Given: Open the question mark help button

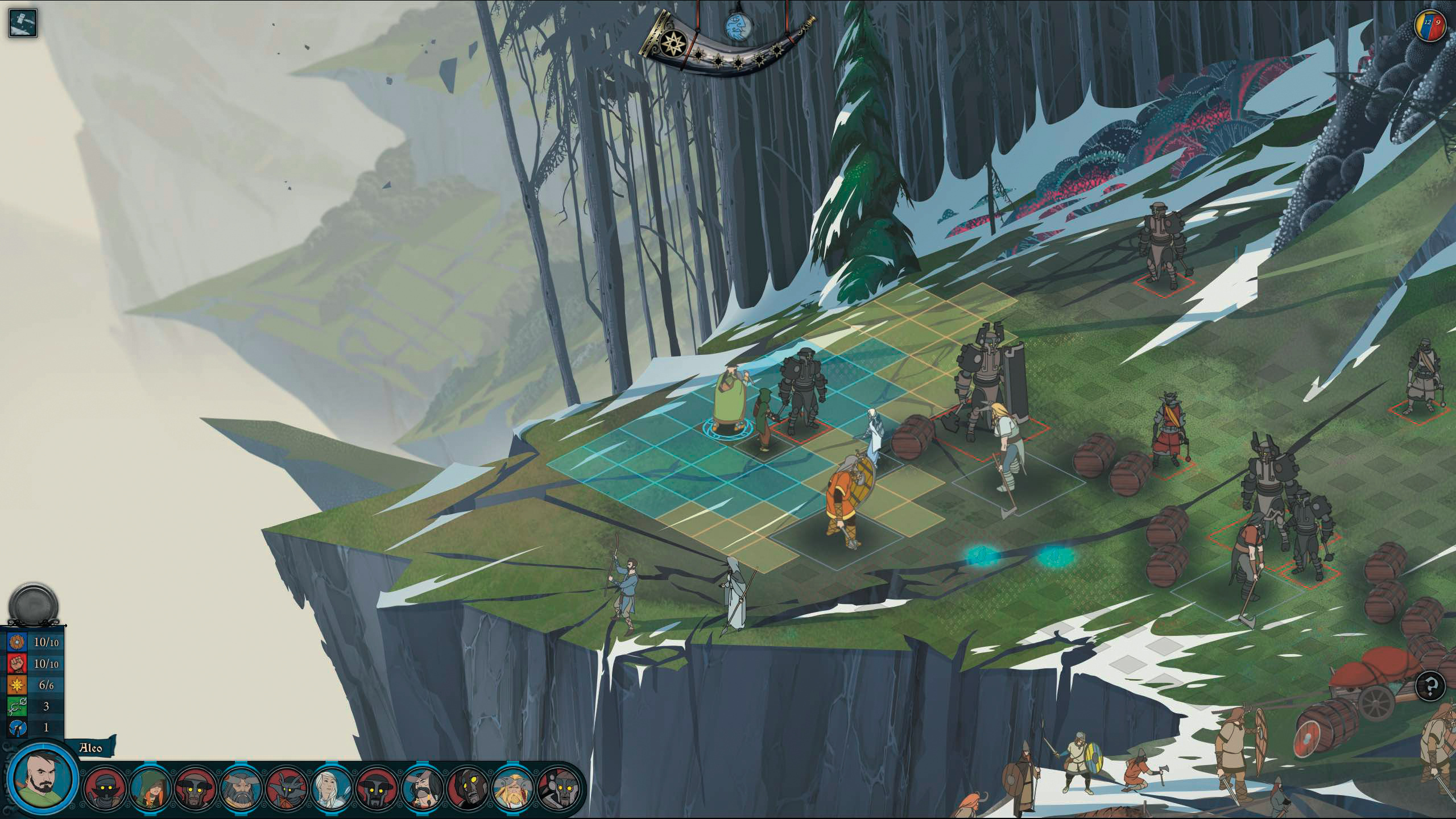Looking at the screenshot, I should click(x=1430, y=686).
